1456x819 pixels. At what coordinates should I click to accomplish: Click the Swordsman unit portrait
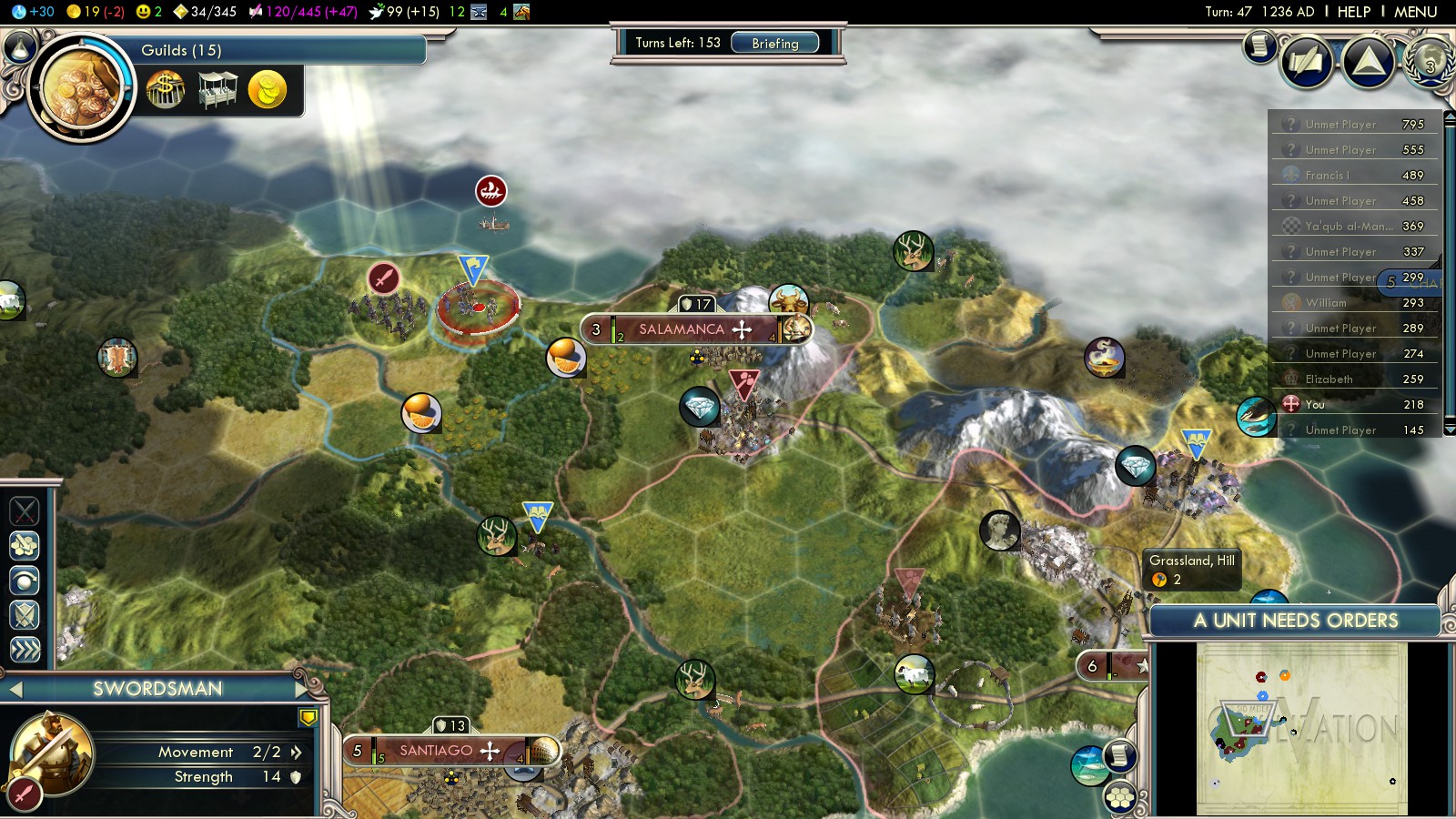[52, 753]
